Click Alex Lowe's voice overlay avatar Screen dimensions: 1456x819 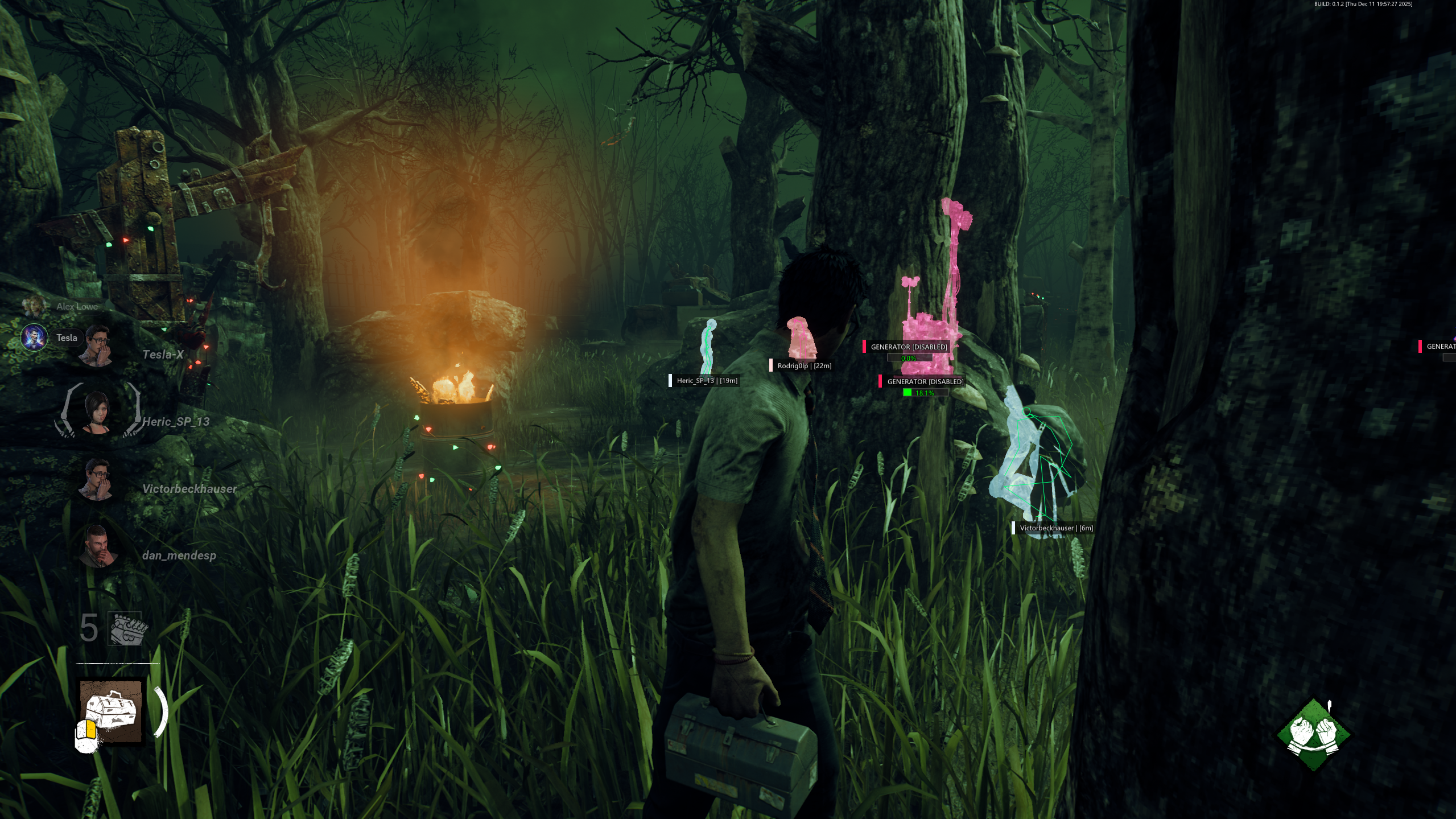(34, 306)
